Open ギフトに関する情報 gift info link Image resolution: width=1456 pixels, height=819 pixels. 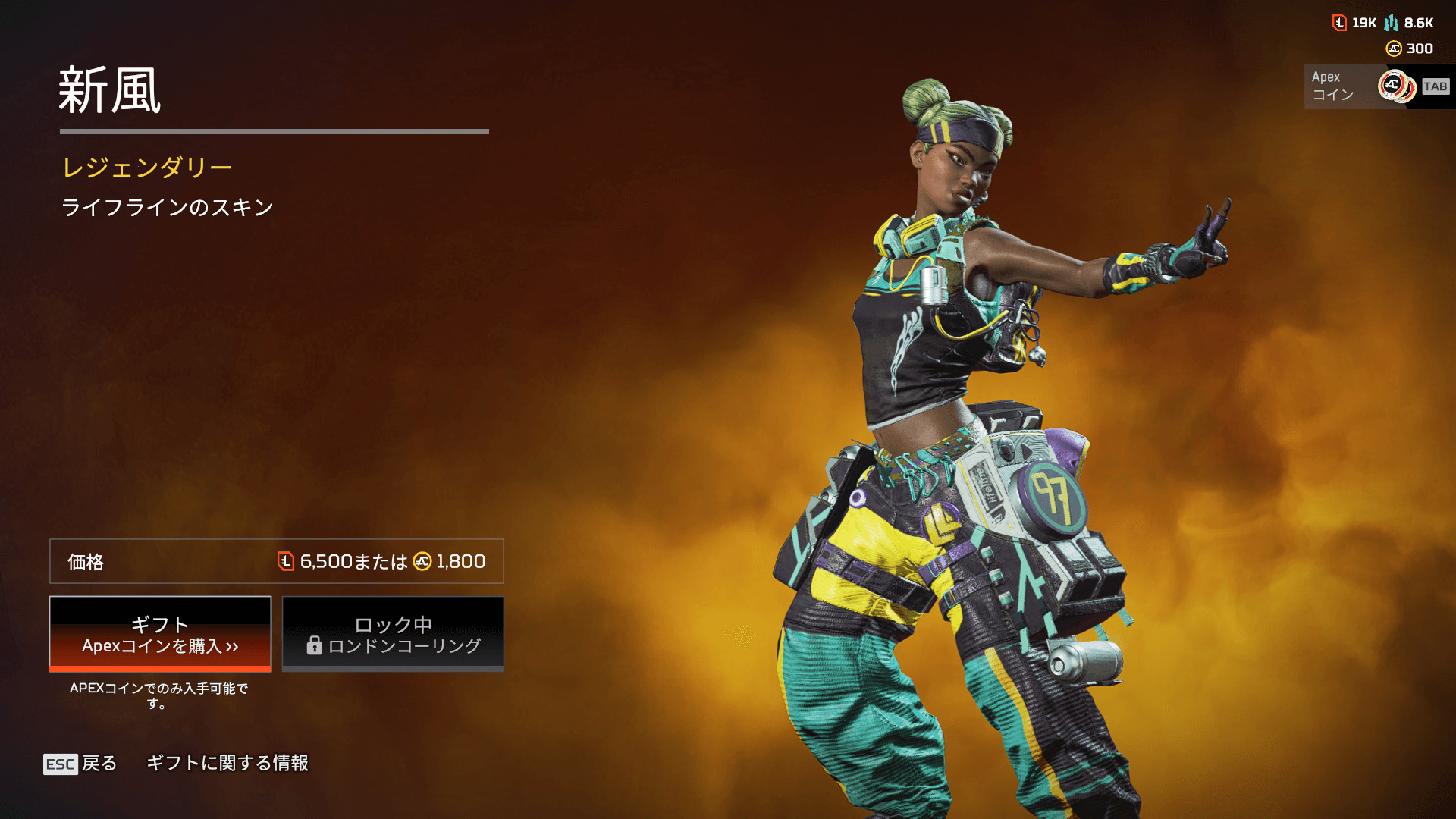227,763
